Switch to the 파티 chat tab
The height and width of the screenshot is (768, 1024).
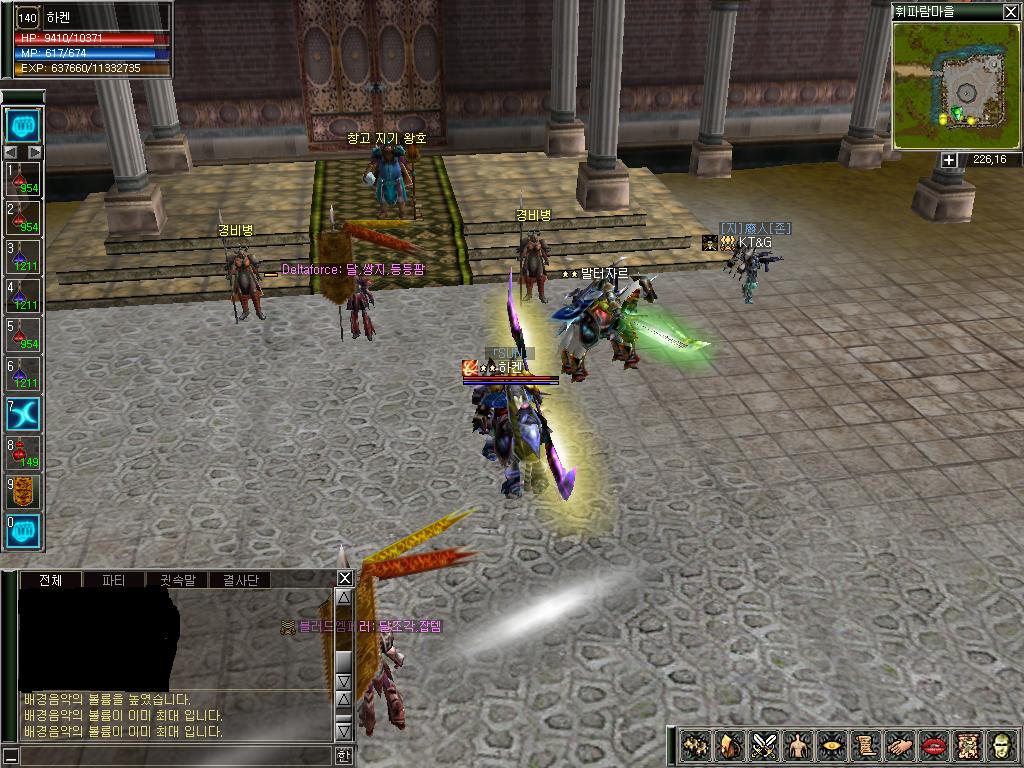[113, 580]
